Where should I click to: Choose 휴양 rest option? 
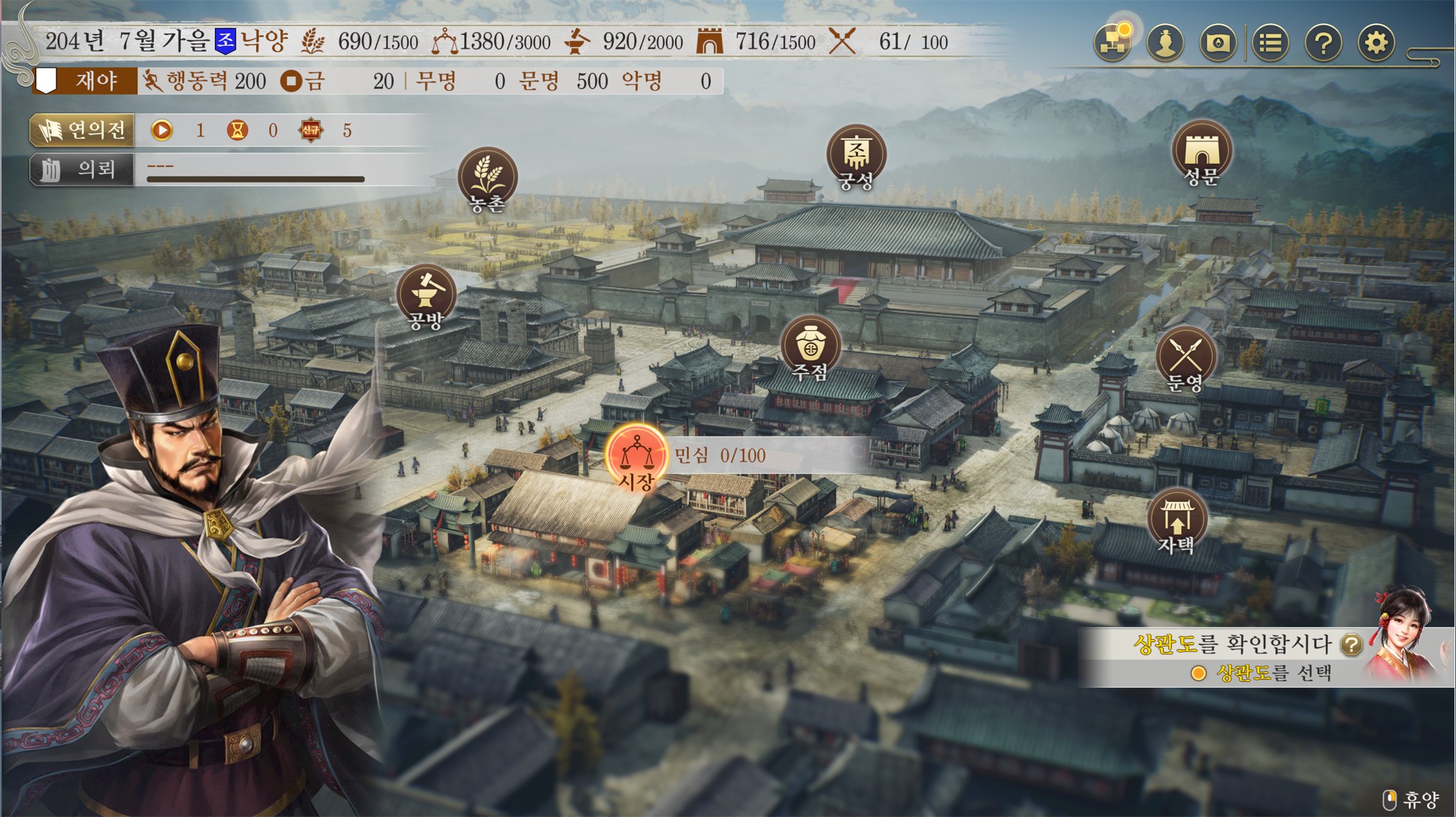[1412, 799]
